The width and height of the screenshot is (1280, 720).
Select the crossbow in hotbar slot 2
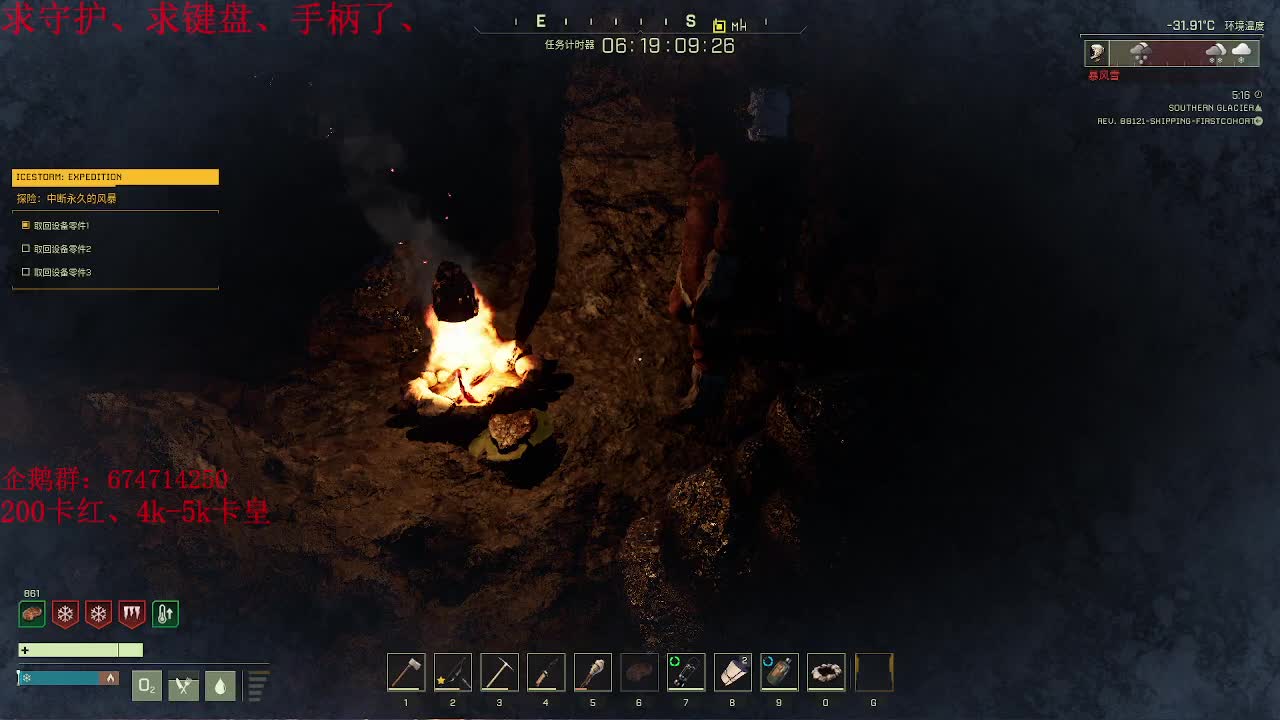point(452,671)
